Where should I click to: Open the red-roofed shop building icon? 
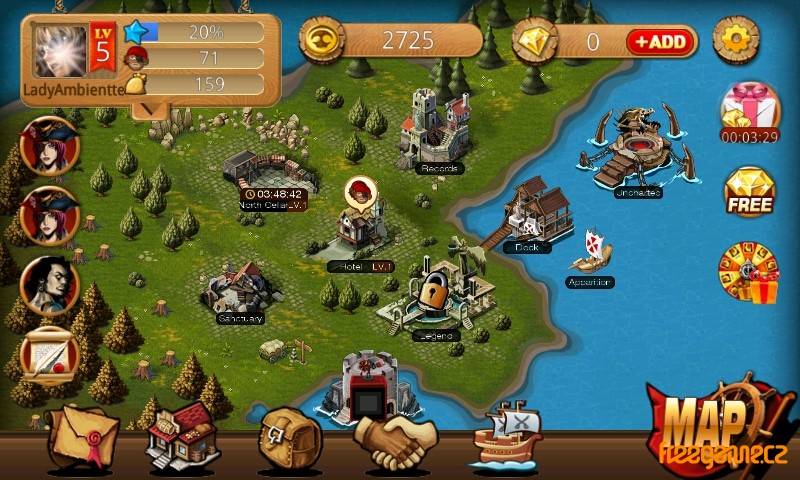click(183, 437)
